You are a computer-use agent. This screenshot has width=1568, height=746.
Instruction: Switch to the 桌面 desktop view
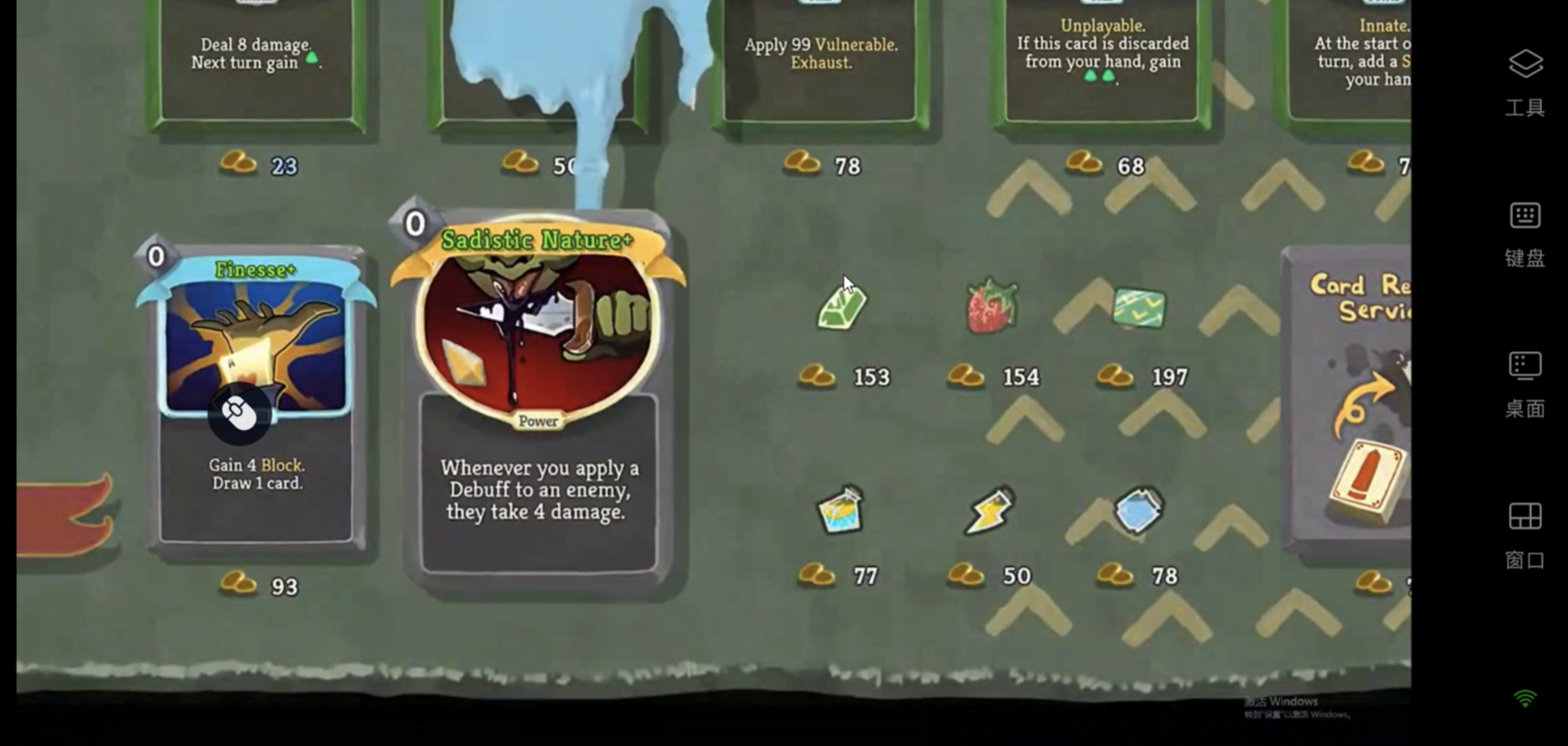click(x=1525, y=383)
